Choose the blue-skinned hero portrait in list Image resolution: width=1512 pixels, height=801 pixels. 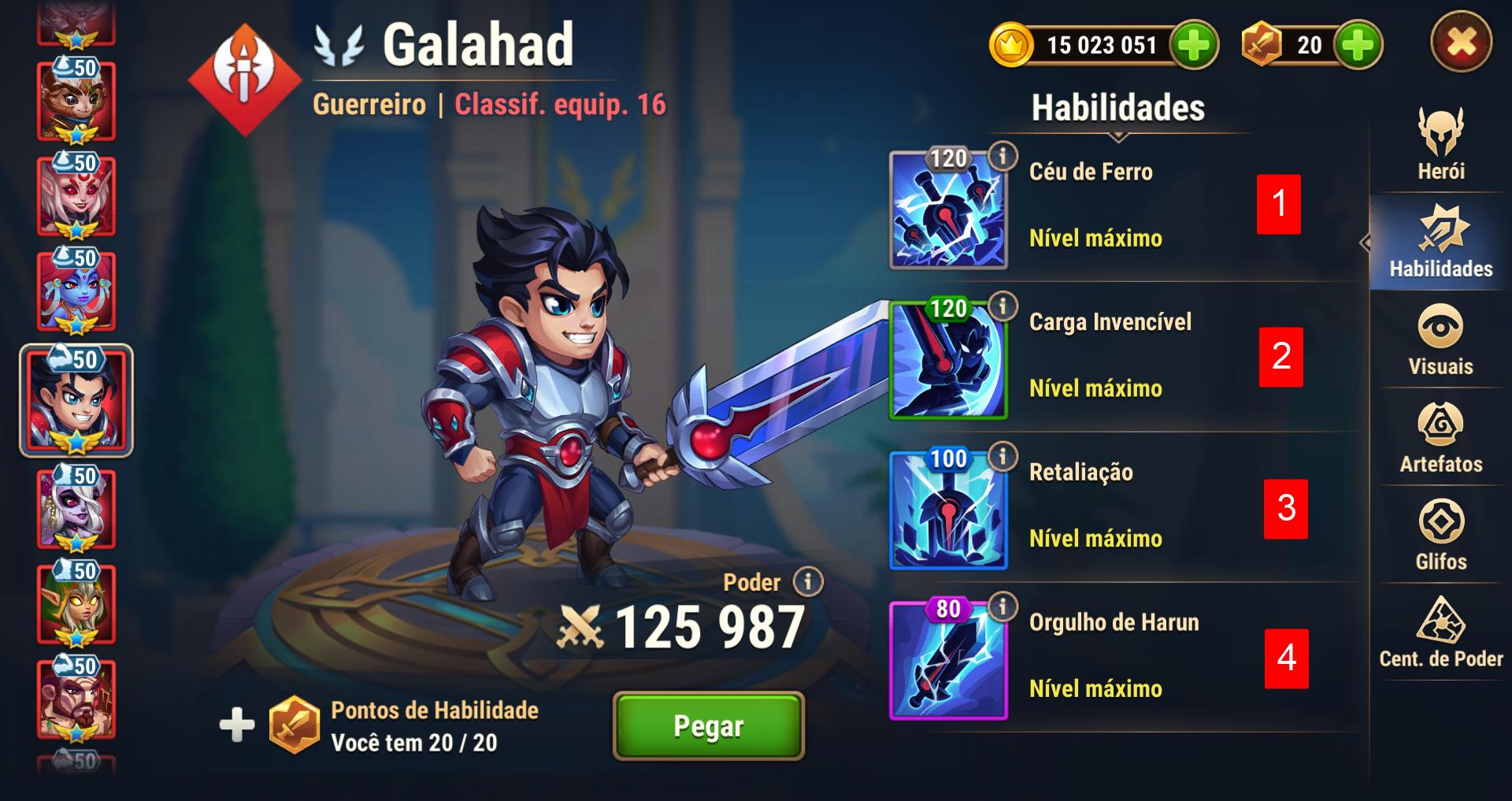coord(76,291)
